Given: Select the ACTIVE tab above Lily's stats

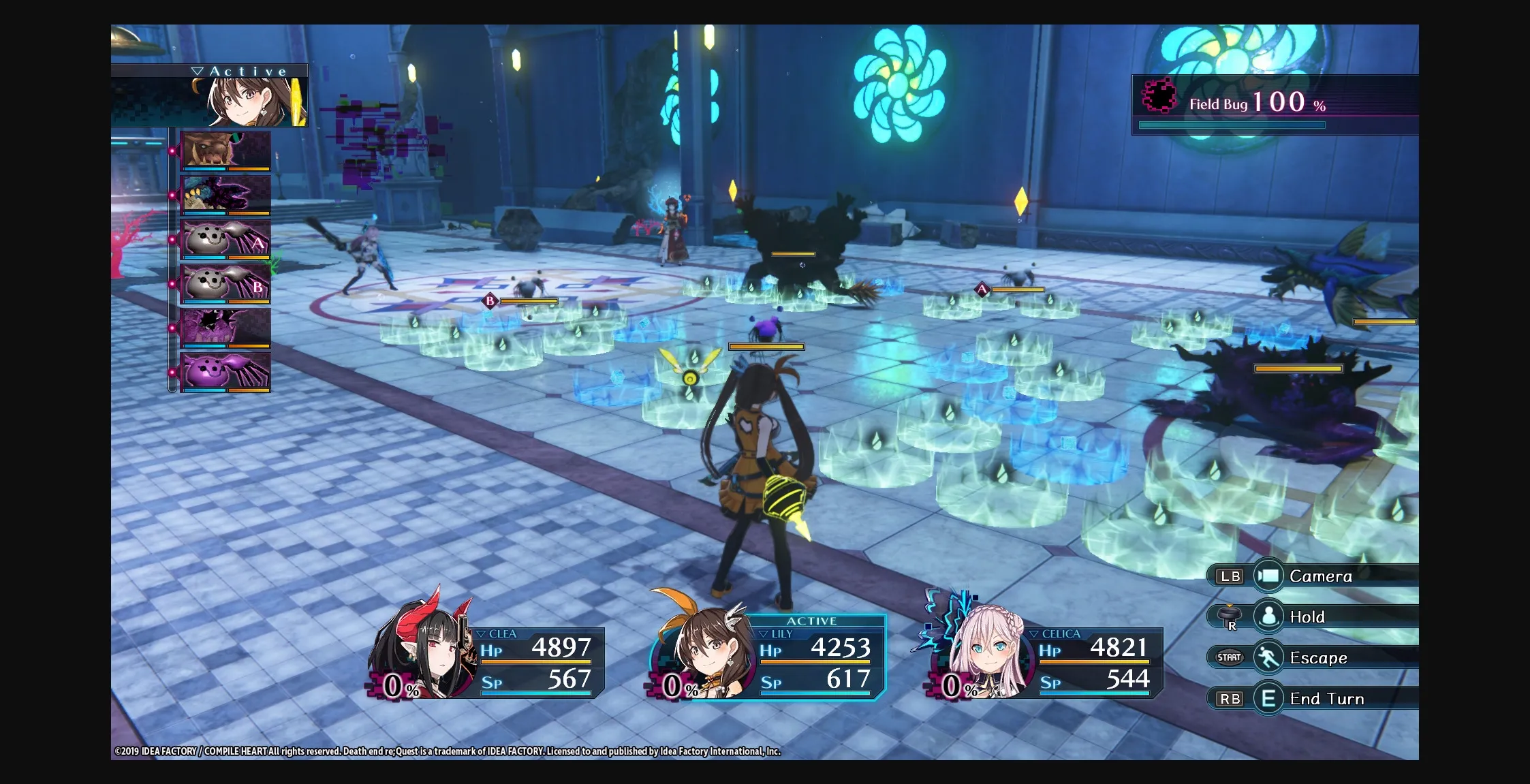Looking at the screenshot, I should coord(812,621).
